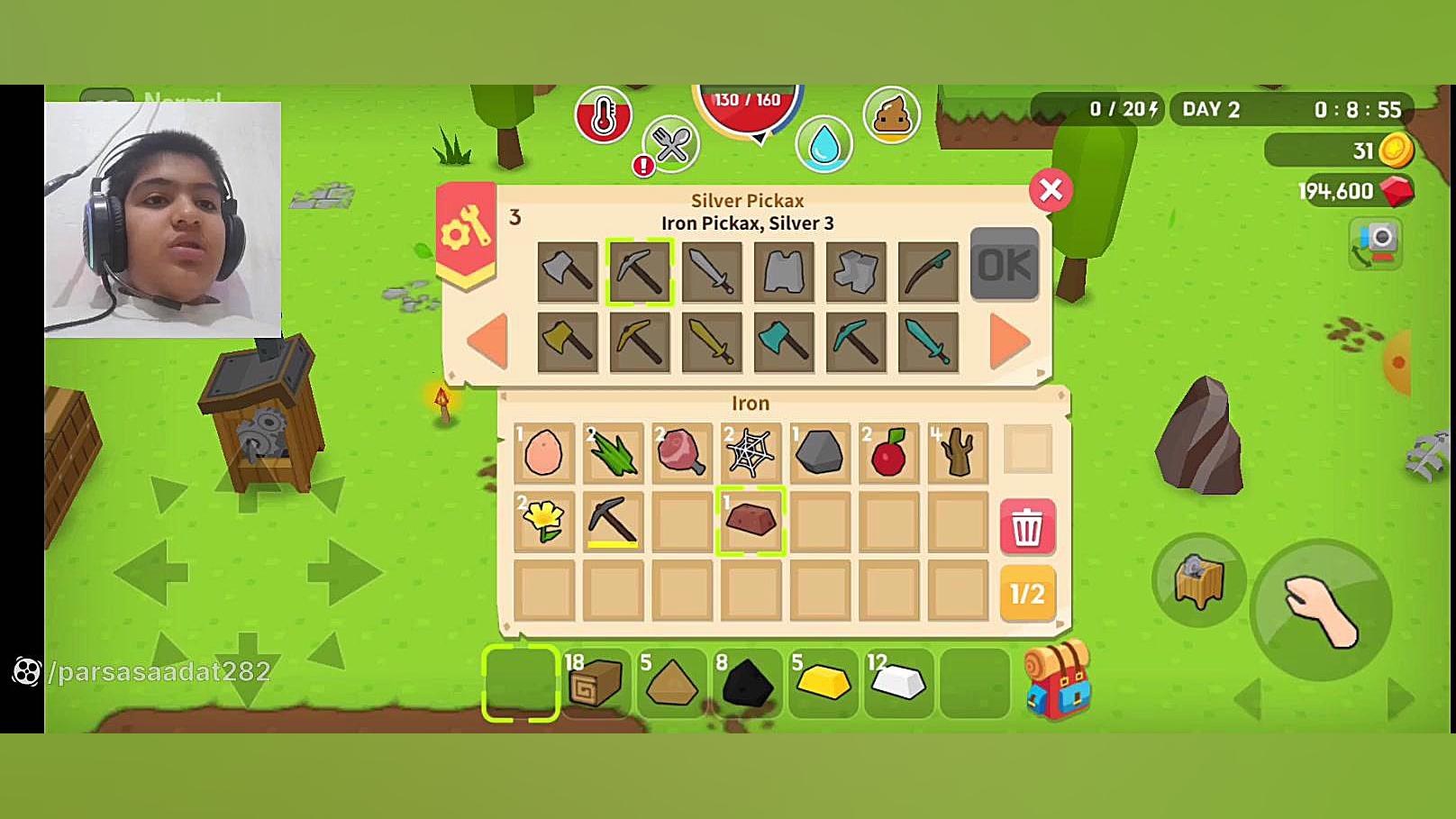Select the red apple inventory item
This screenshot has height=819, width=1456.
click(888, 451)
